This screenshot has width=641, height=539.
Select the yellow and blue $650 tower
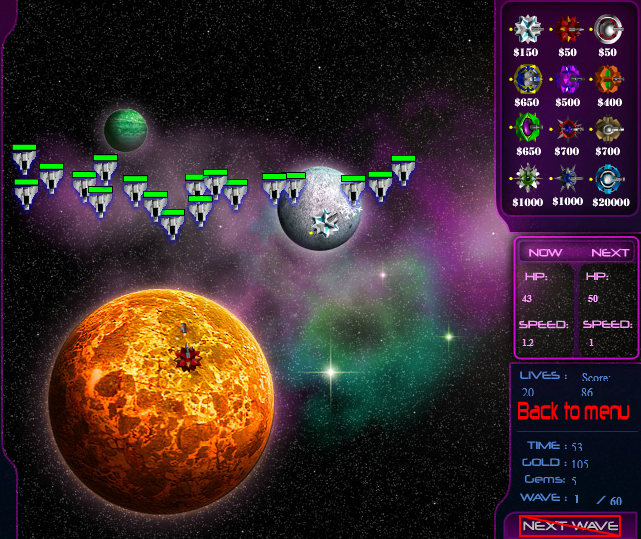(x=527, y=78)
